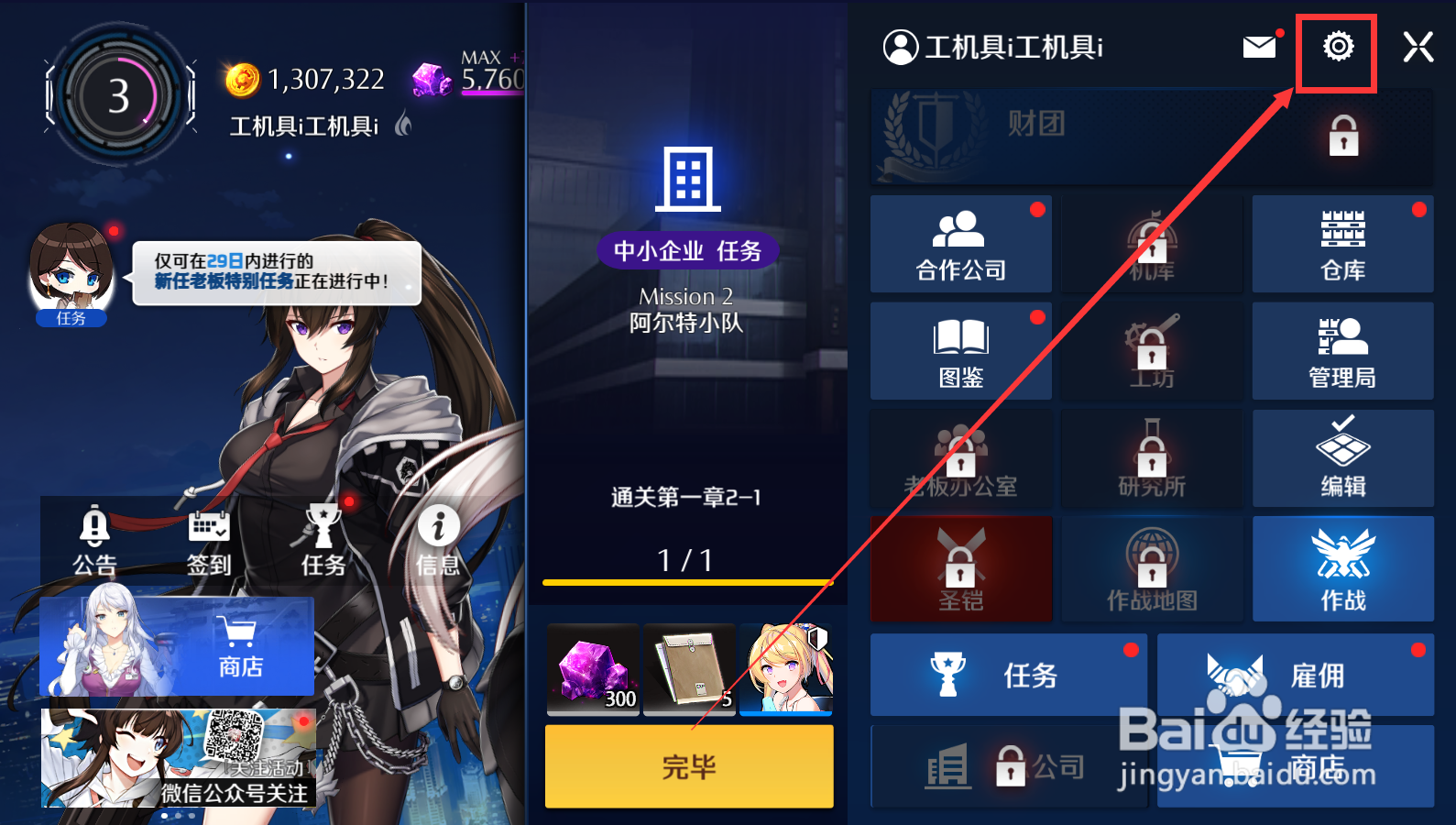The width and height of the screenshot is (1456, 825).
Task: Open the 雇佣 recruitment panel
Action: tap(1295, 675)
